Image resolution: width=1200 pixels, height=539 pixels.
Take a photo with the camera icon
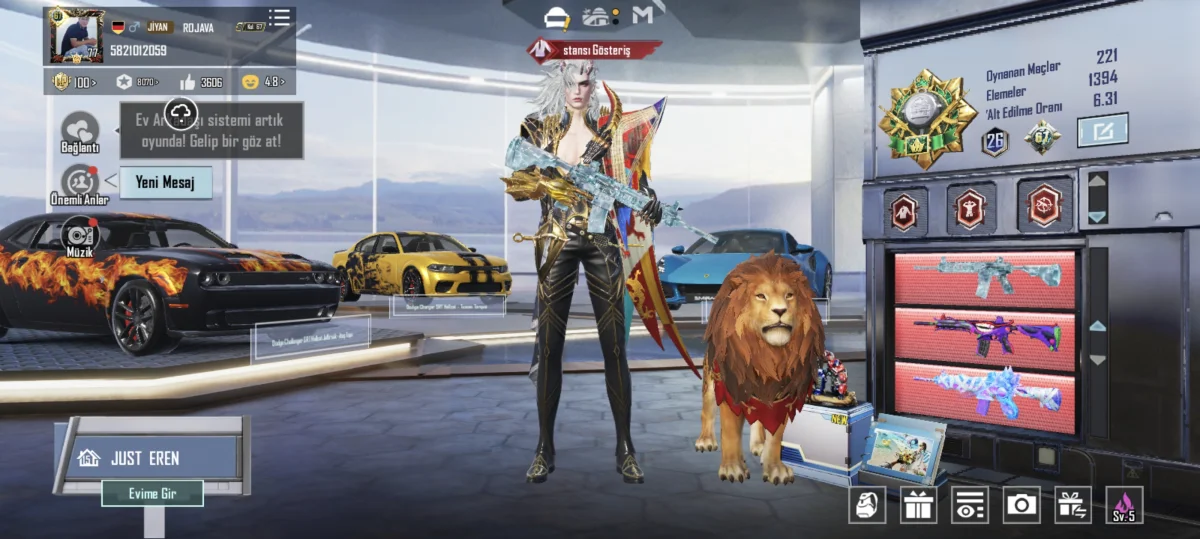coord(1021,505)
